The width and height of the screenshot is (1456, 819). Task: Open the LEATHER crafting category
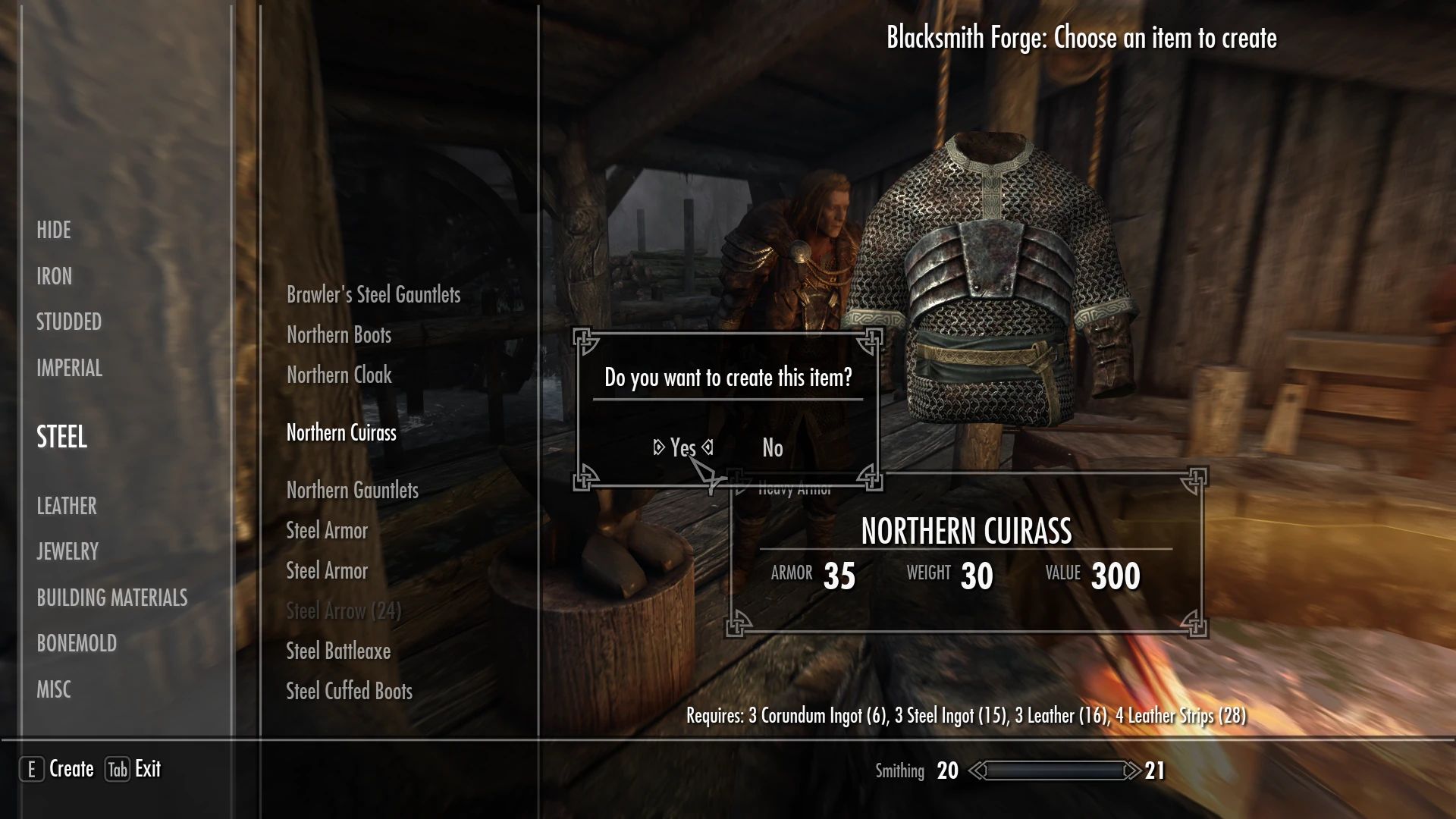click(x=67, y=506)
